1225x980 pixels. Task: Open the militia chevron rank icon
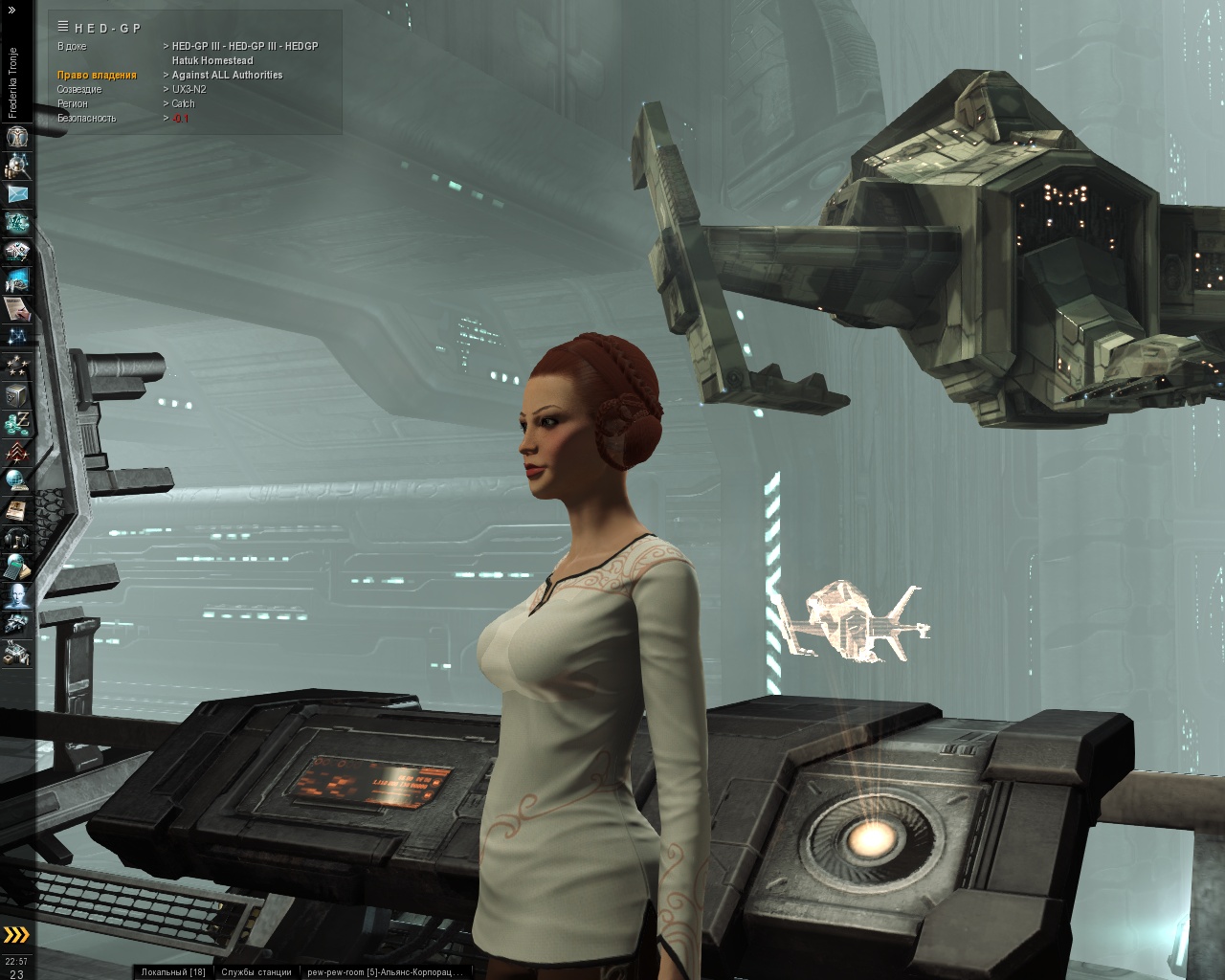click(x=16, y=452)
